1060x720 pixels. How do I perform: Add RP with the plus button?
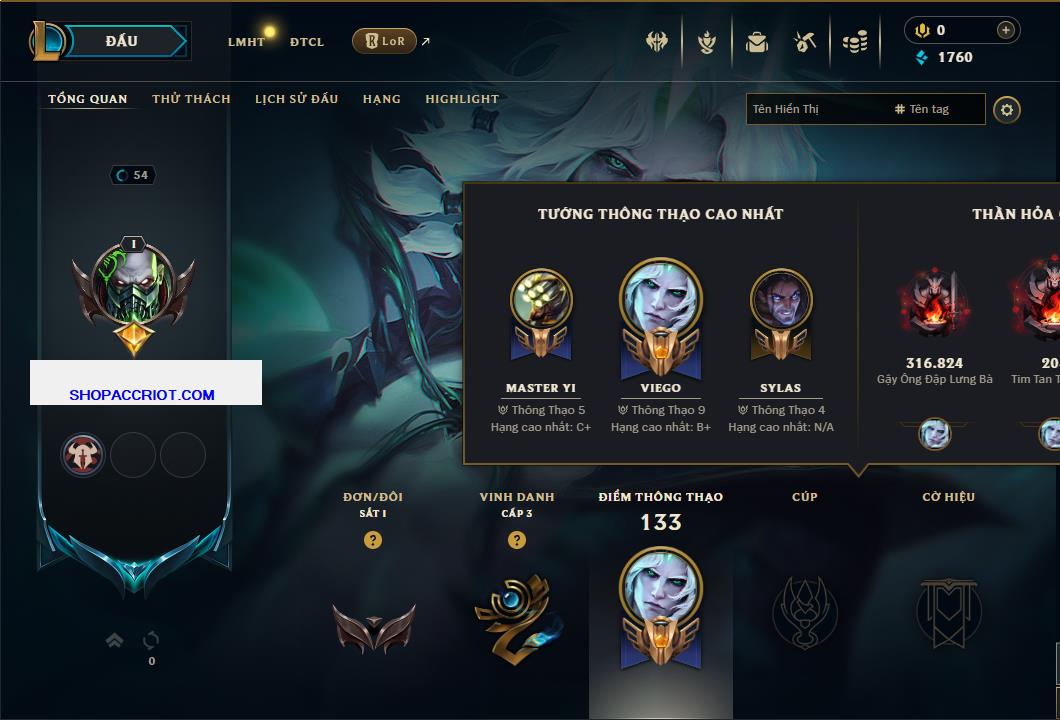tap(1006, 30)
